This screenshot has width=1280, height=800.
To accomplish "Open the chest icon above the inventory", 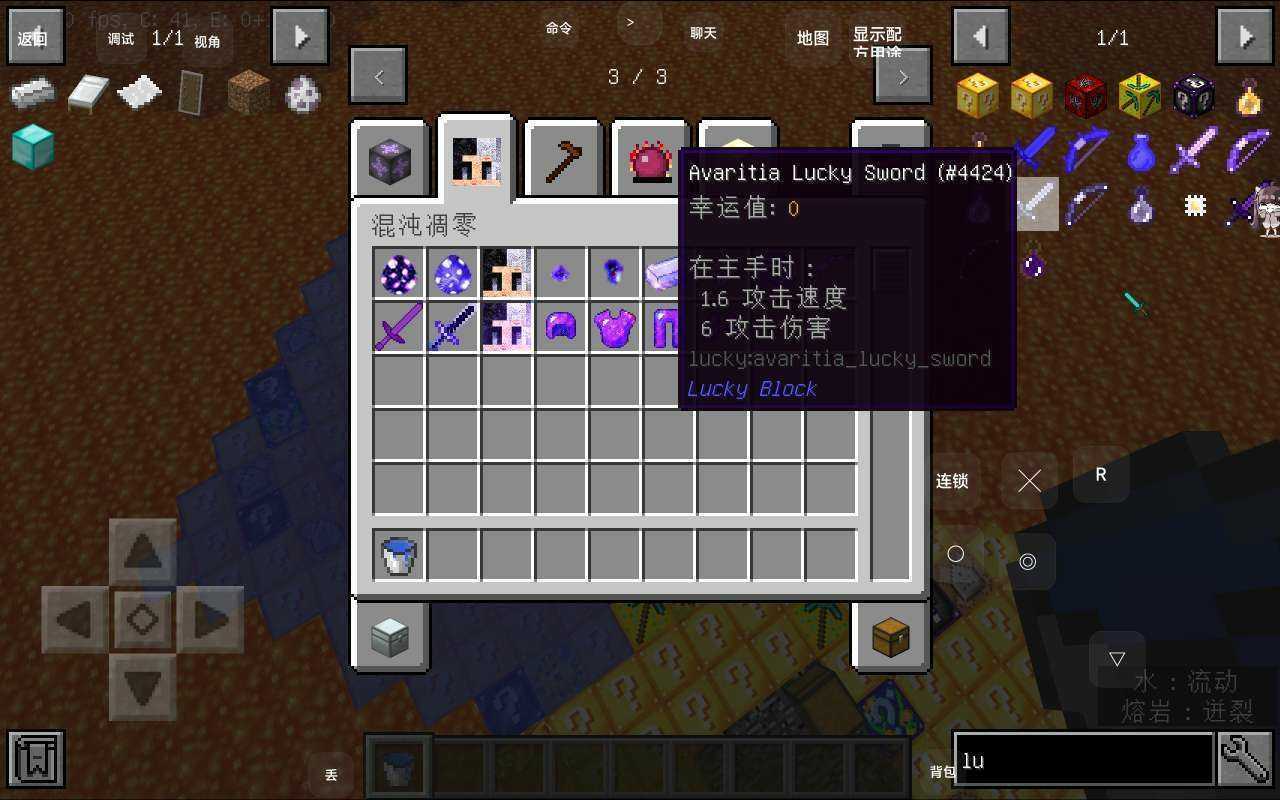I will coord(890,637).
